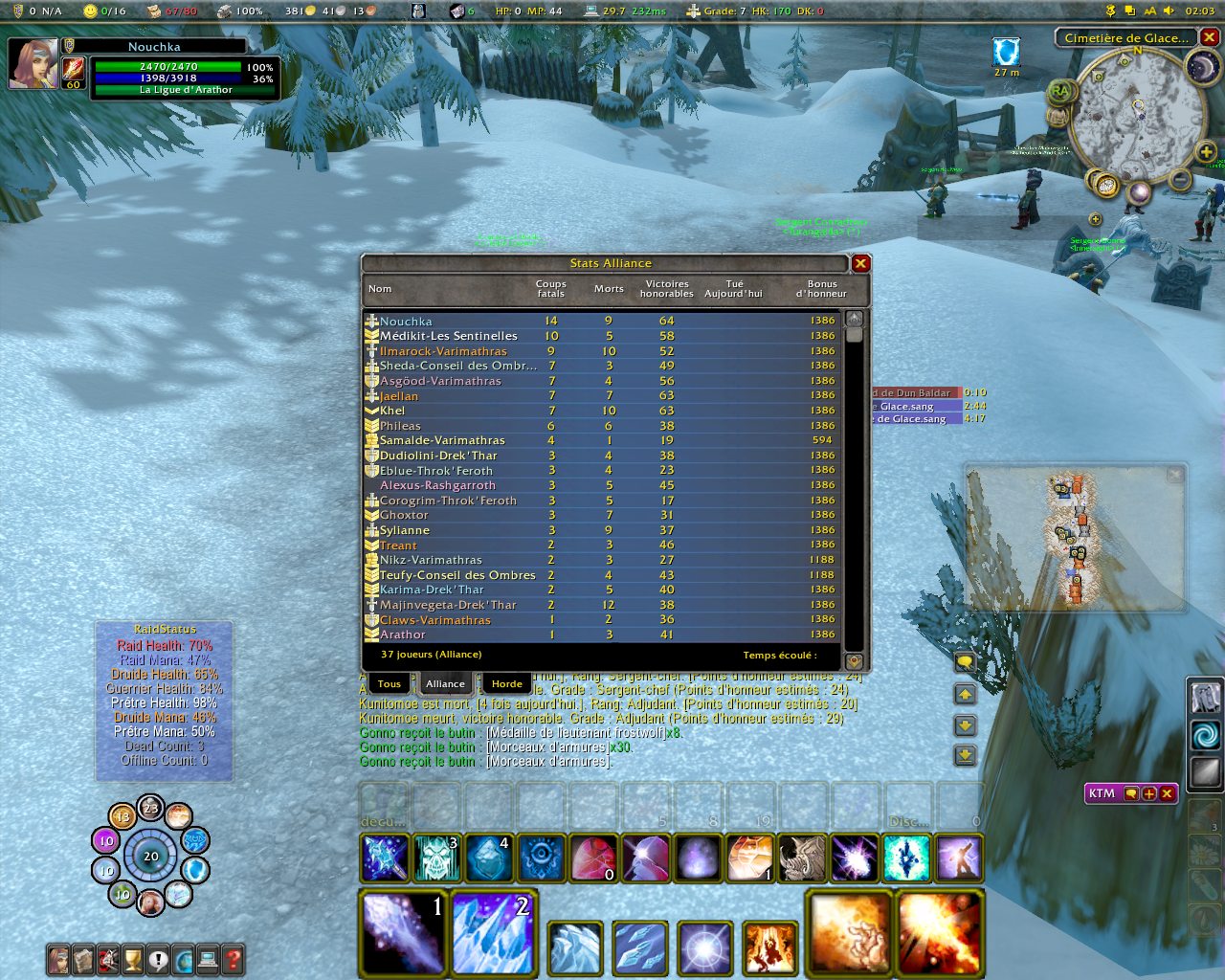Select Sylianne's row in the scoreboard list
Image resolution: width=1225 pixels, height=980 pixels.
coord(405,530)
